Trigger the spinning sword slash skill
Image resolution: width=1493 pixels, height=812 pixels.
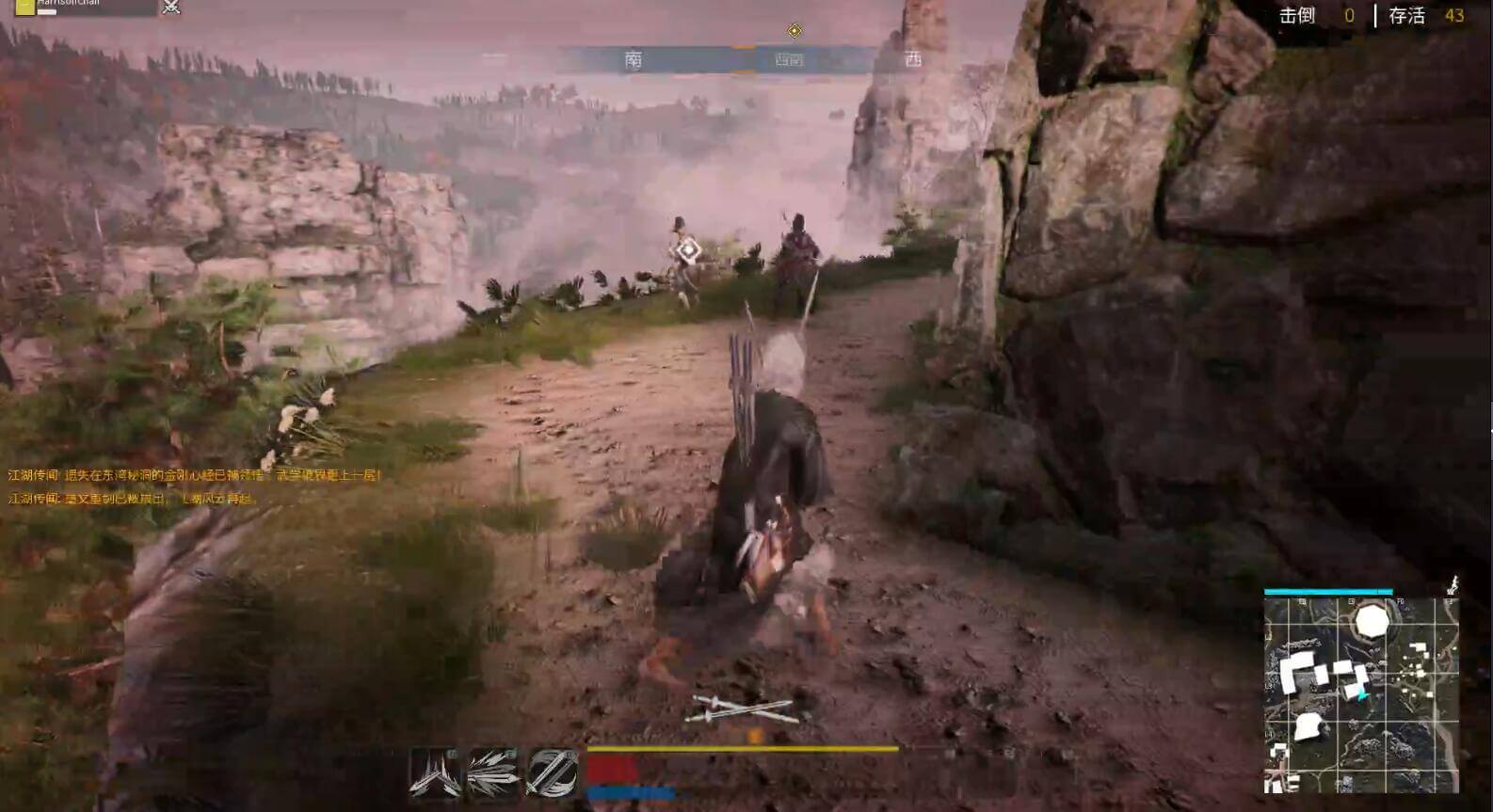(552, 772)
